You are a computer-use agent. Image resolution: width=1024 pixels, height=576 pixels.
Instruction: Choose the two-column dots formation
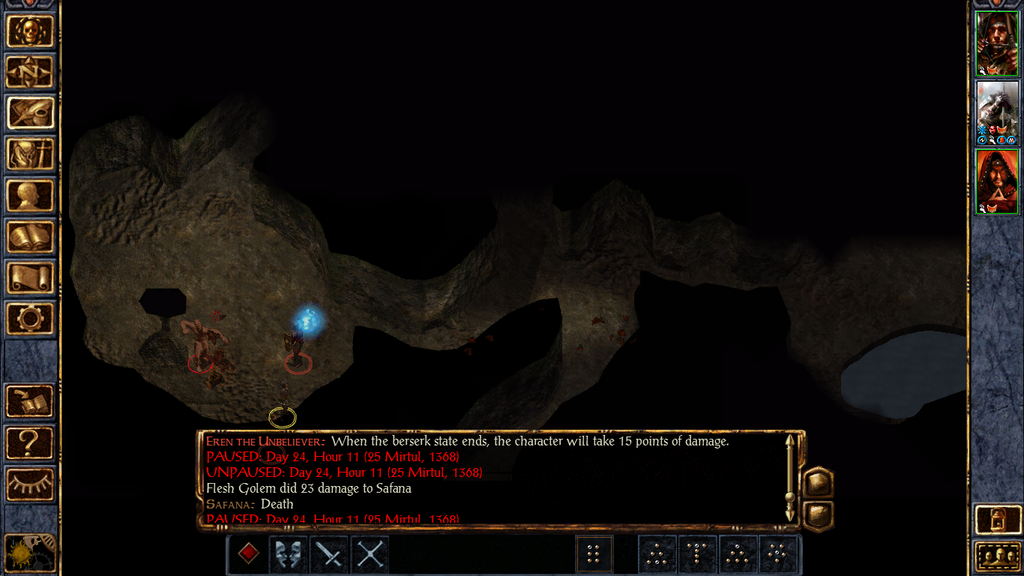click(x=594, y=554)
